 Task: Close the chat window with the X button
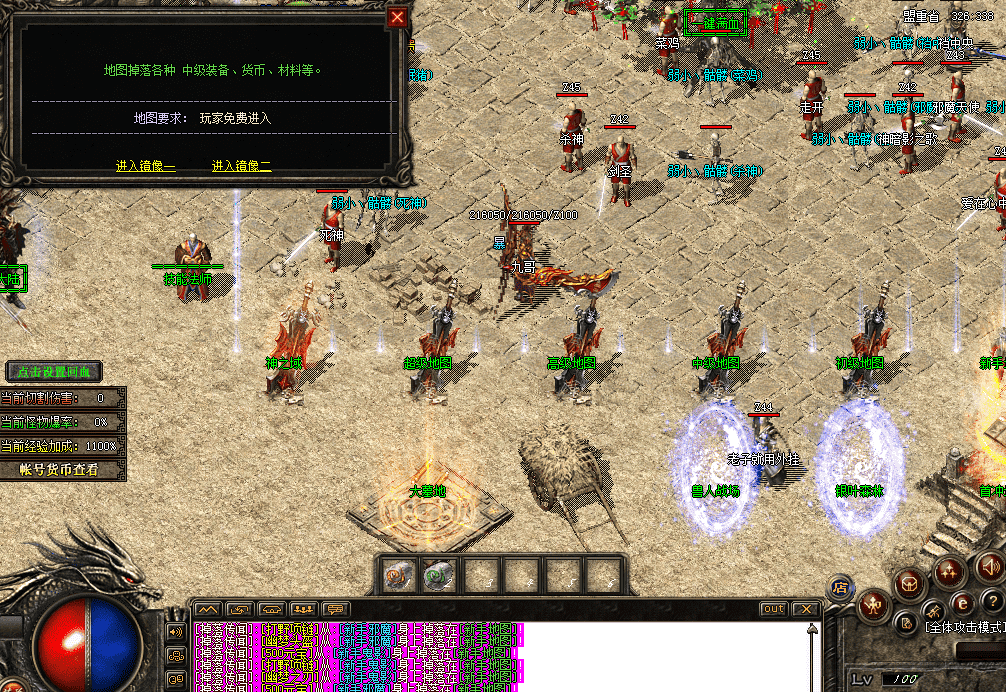806,609
